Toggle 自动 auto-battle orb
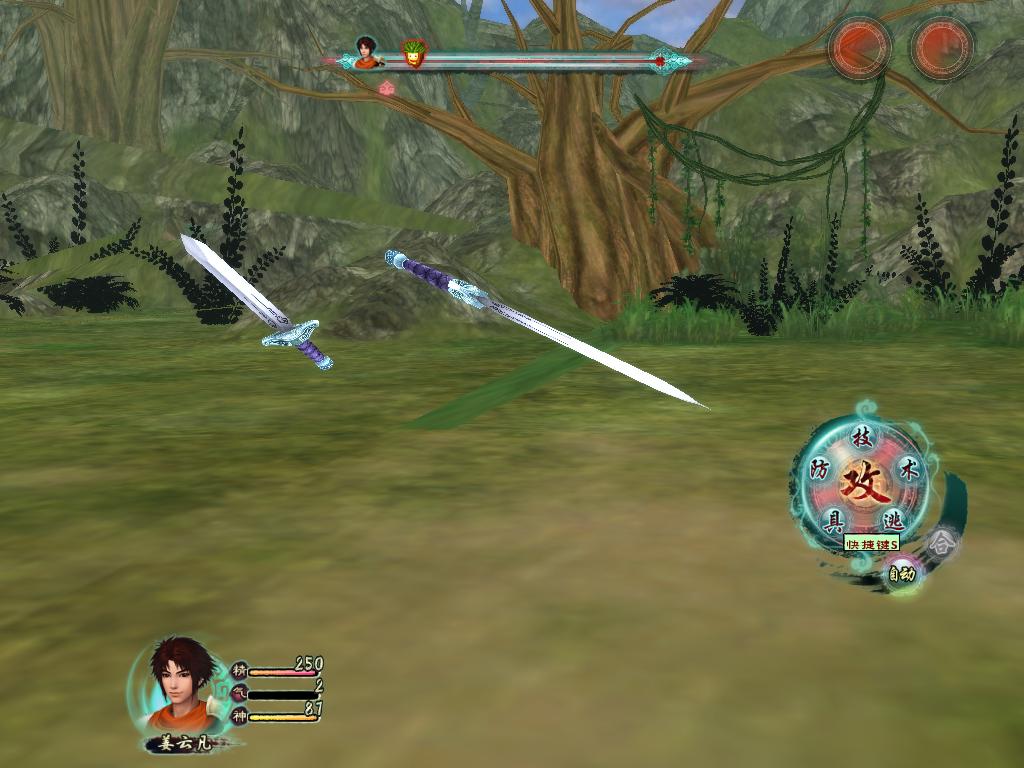Screen dimensions: 1024x768 pos(902,574)
